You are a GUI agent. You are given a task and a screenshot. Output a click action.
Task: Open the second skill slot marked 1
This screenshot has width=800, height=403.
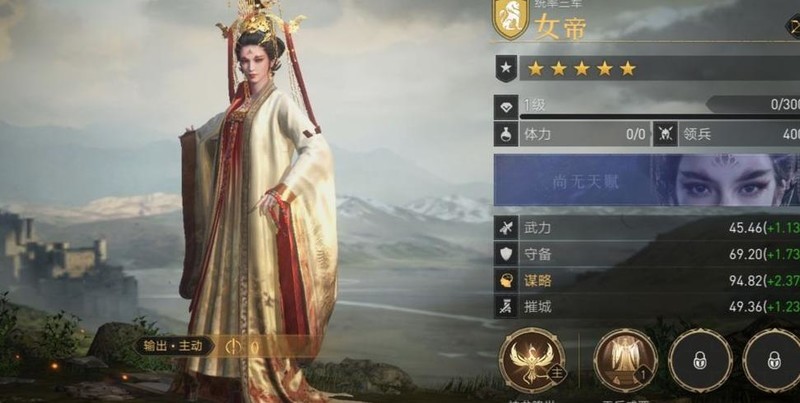pyautogui.click(x=625, y=360)
